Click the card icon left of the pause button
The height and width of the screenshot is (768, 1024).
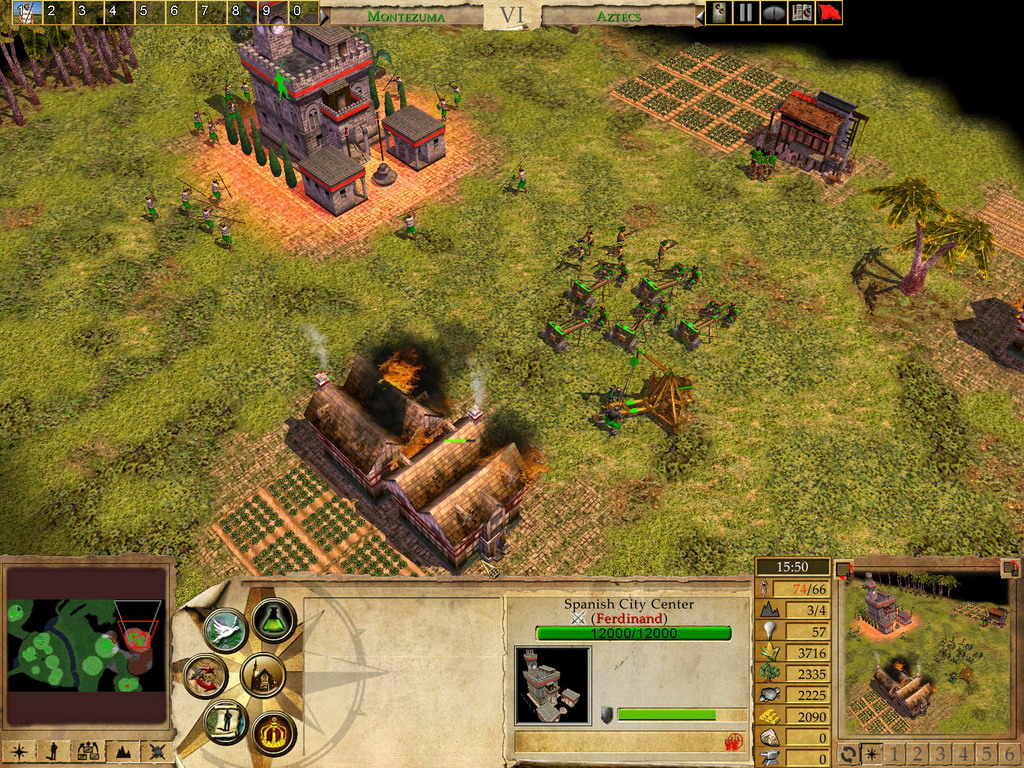[x=718, y=13]
